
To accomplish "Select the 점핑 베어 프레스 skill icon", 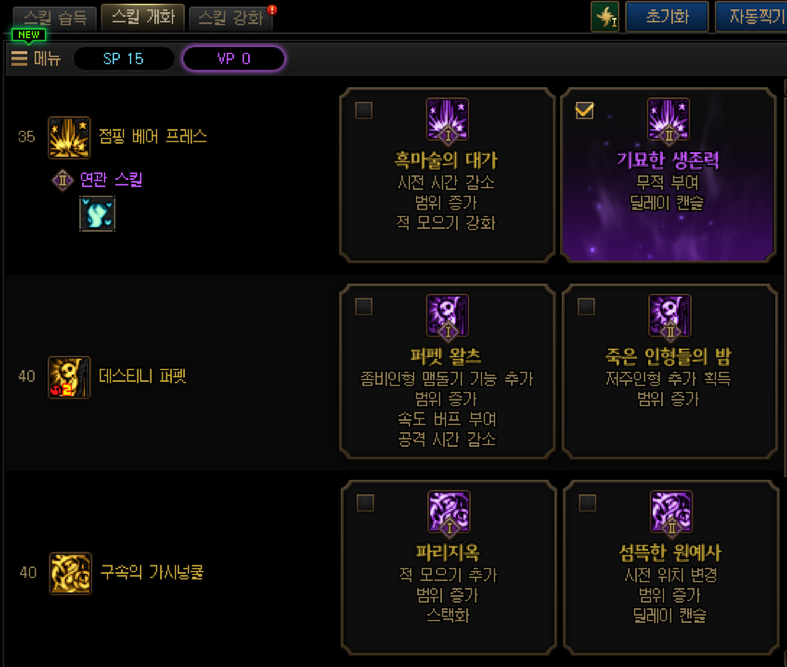I will pyautogui.click(x=69, y=137).
